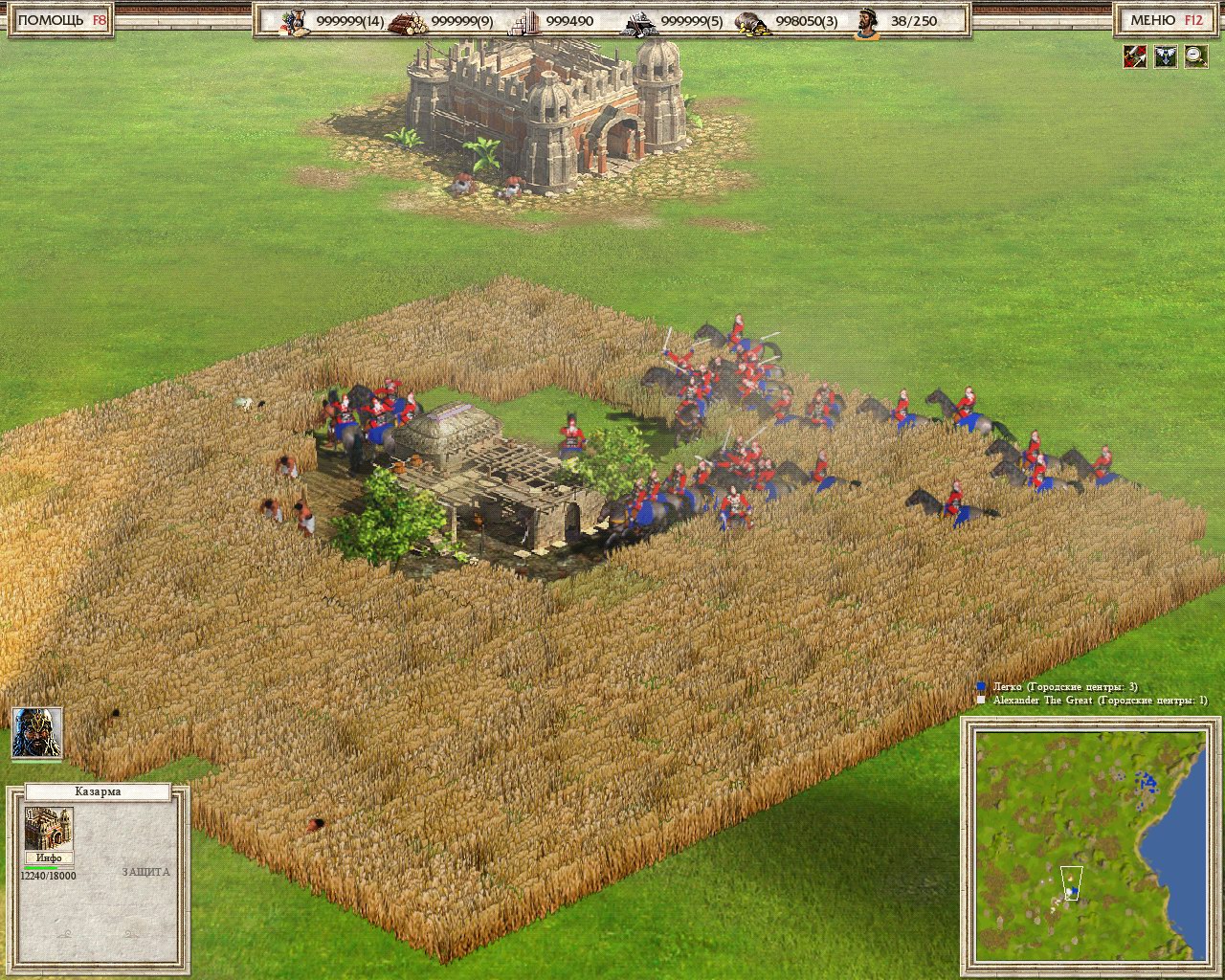Select the hero portrait
This screenshot has width=1225, height=980.
tap(37, 733)
